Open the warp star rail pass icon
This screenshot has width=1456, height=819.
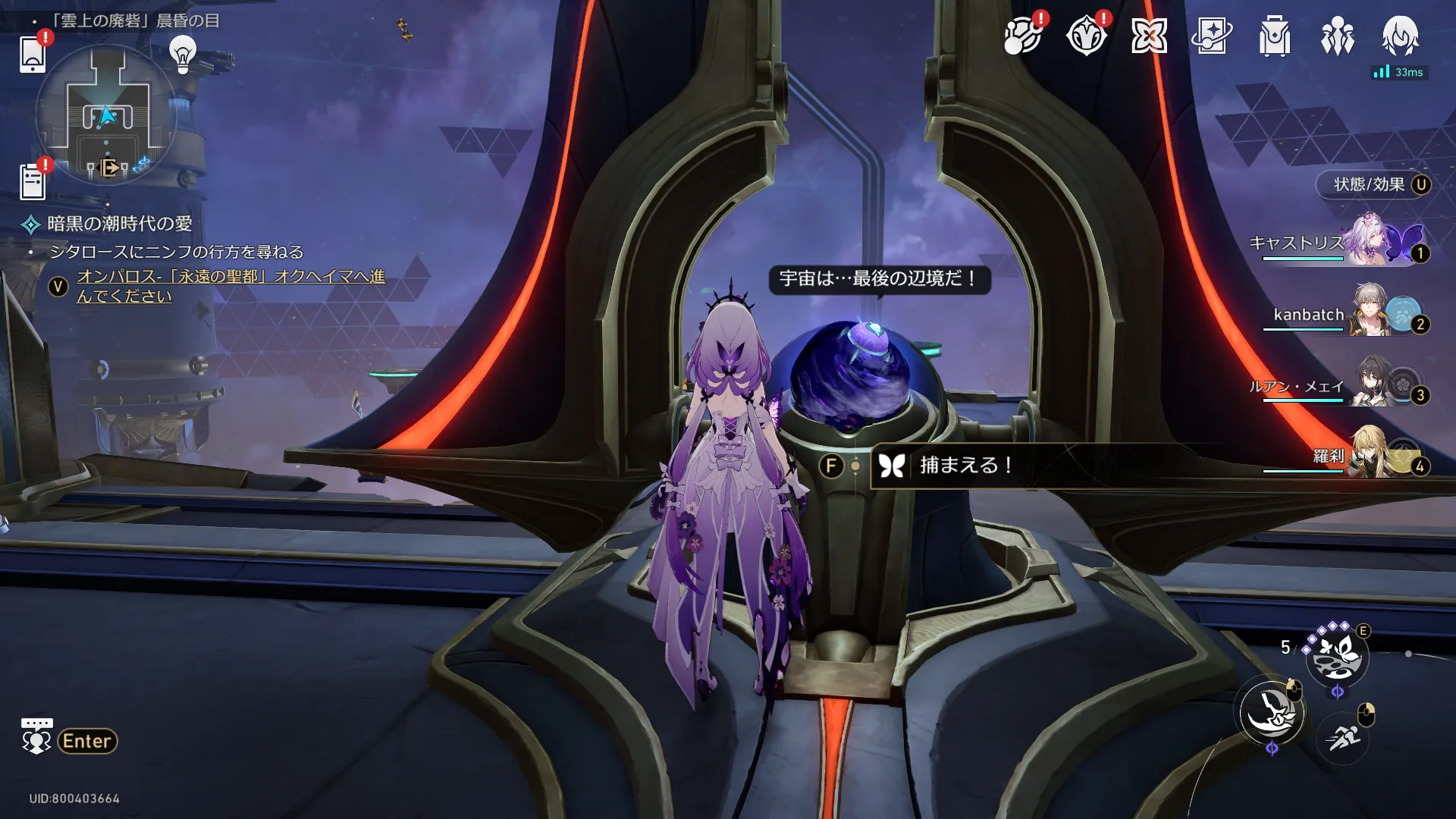point(1212,36)
